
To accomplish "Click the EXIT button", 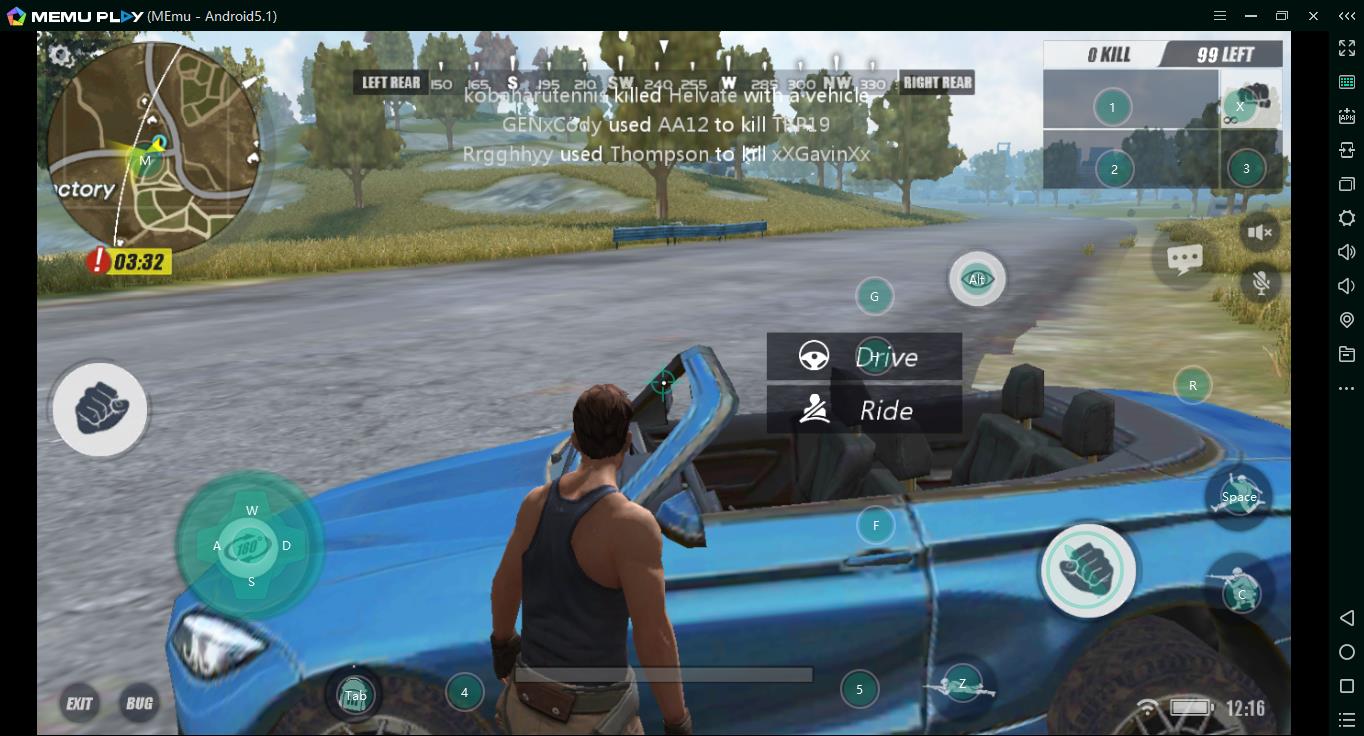I will pyautogui.click(x=79, y=703).
